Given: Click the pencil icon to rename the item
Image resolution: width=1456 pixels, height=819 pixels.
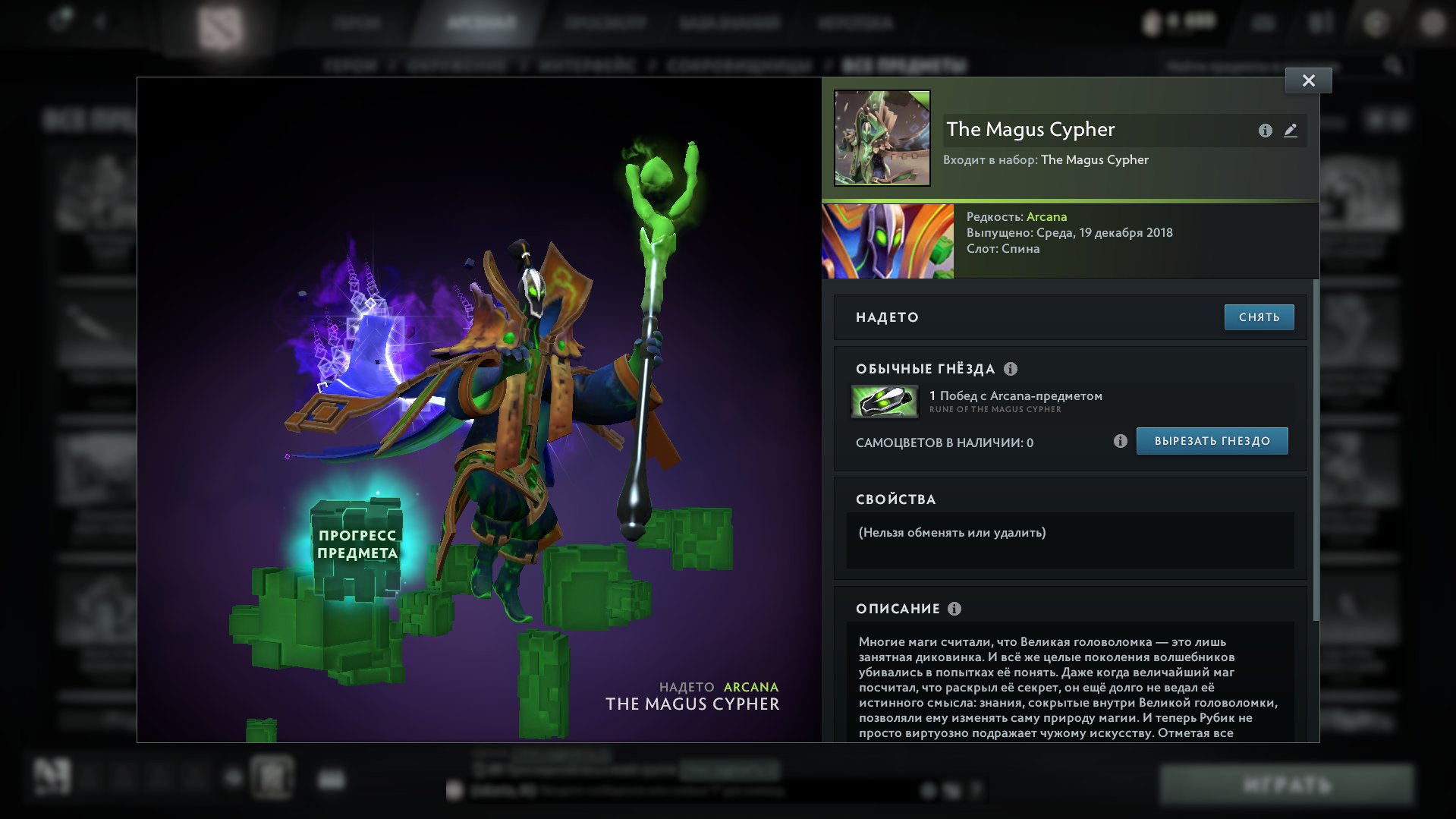Looking at the screenshot, I should pyautogui.click(x=1291, y=131).
